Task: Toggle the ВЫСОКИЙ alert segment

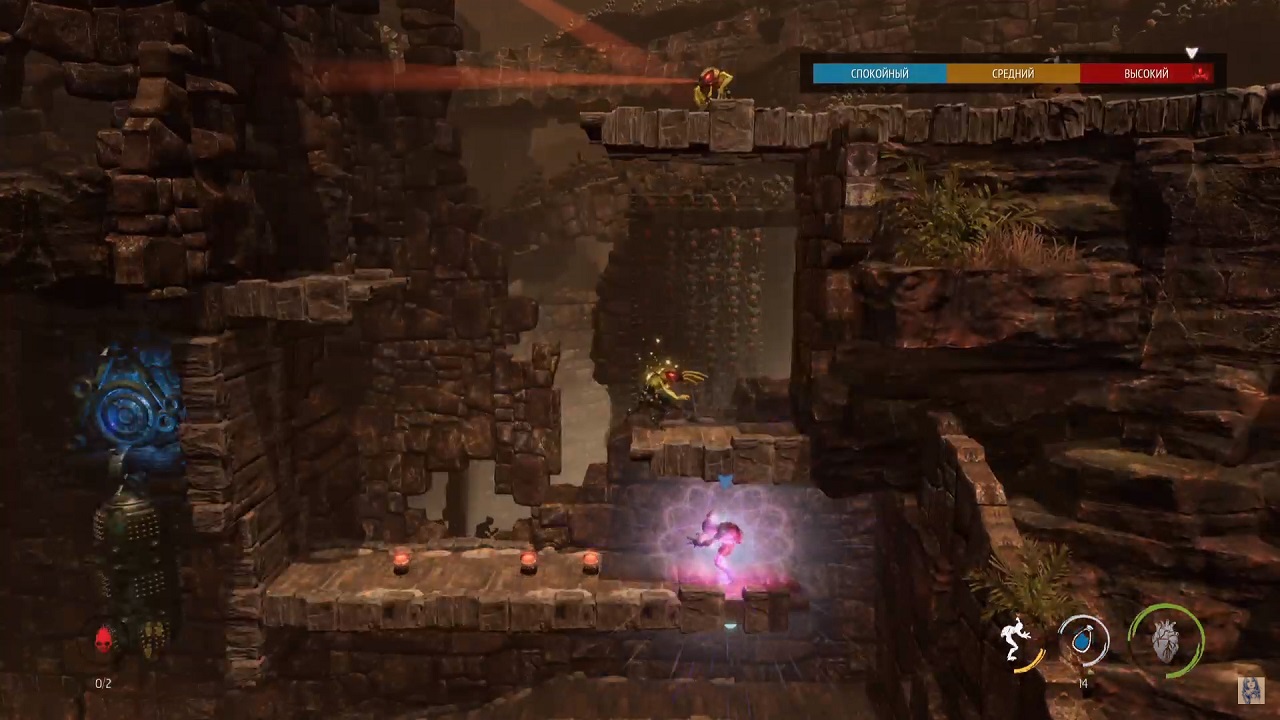Action: (1145, 73)
